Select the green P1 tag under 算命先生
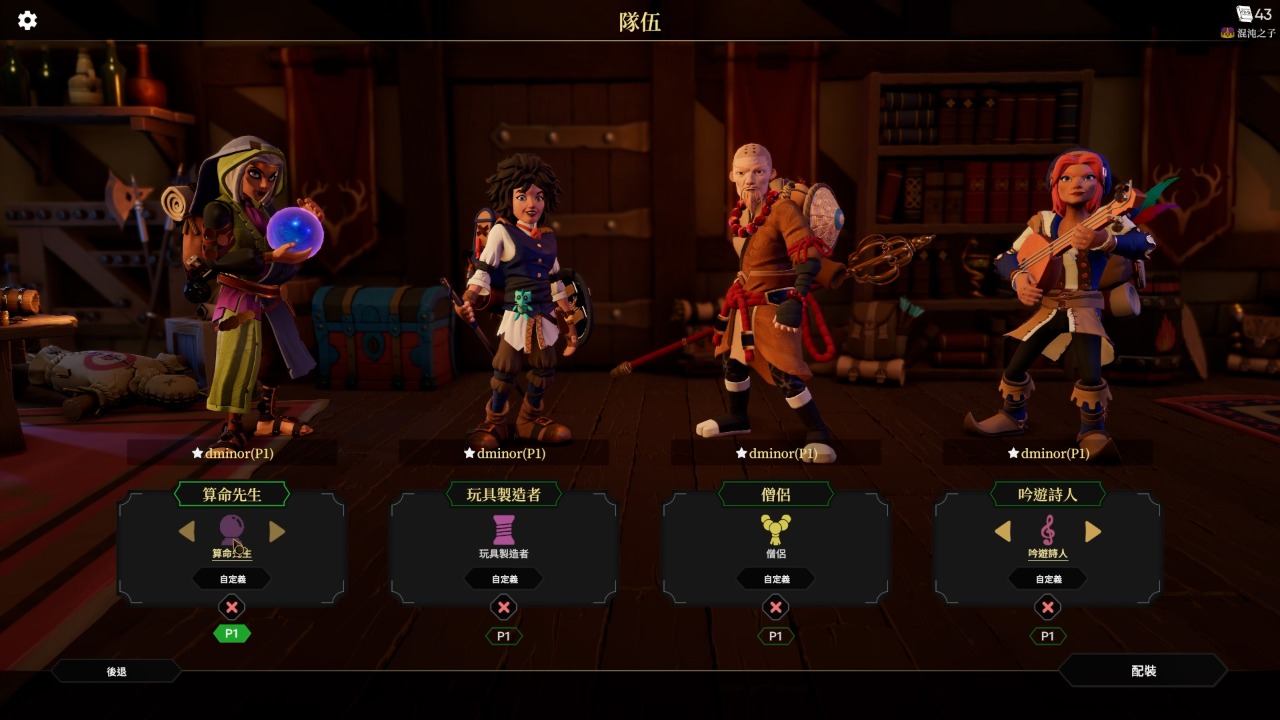The width and height of the screenshot is (1280, 720). click(232, 634)
